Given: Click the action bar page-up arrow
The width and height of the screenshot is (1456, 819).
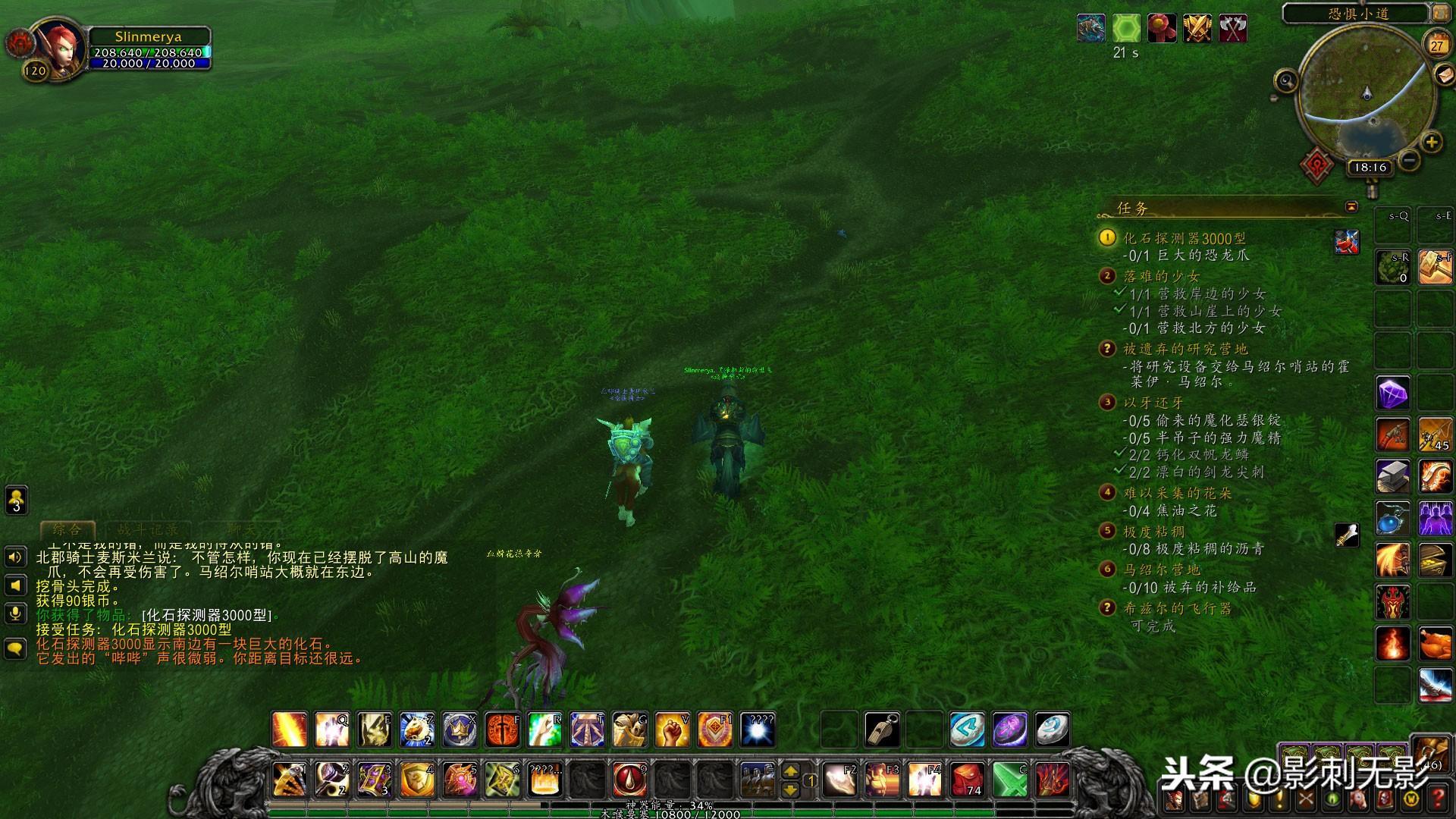Looking at the screenshot, I should [790, 770].
